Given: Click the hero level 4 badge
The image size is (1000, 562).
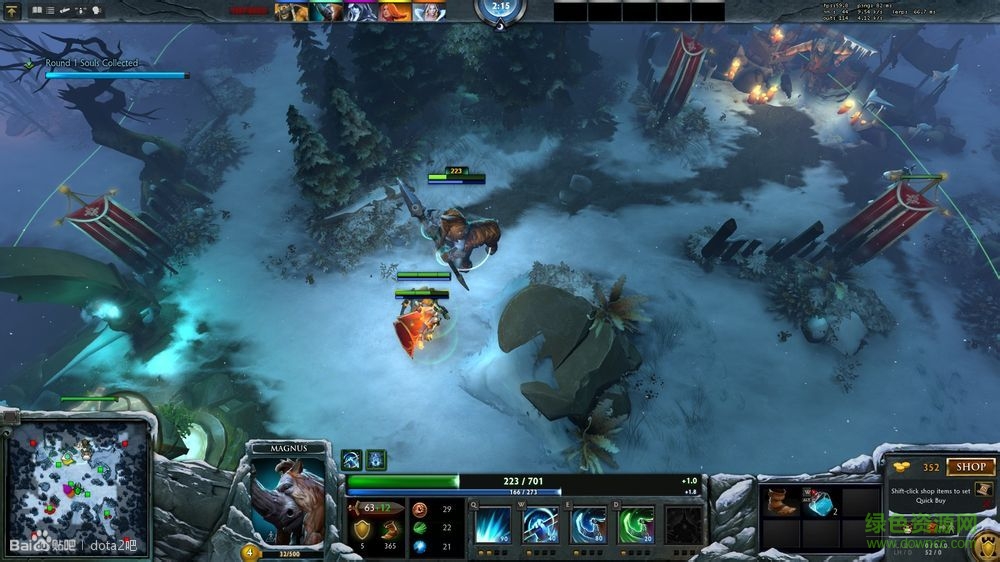Looking at the screenshot, I should tap(249, 552).
